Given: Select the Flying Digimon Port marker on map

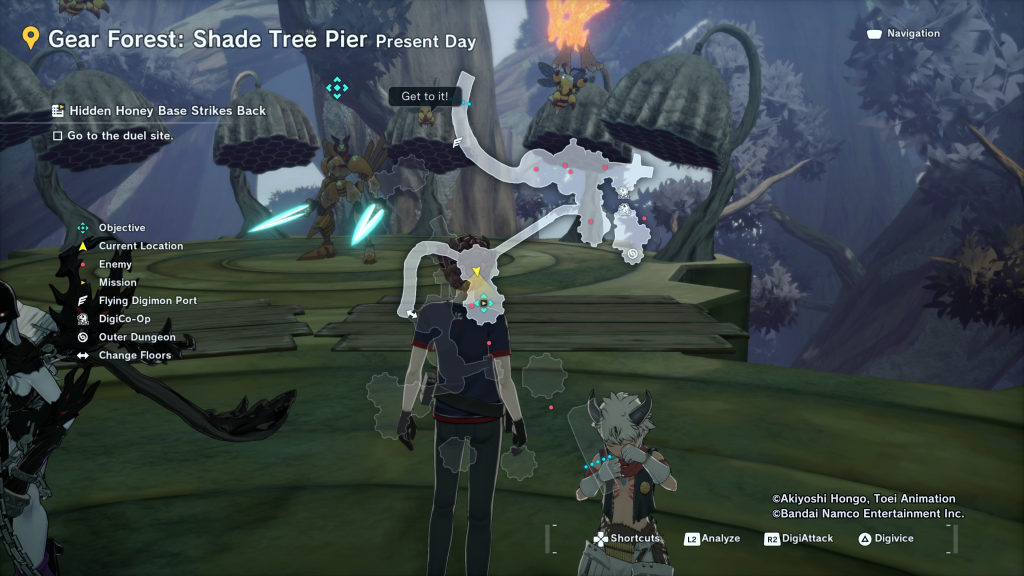Looking at the screenshot, I should coord(458,143).
